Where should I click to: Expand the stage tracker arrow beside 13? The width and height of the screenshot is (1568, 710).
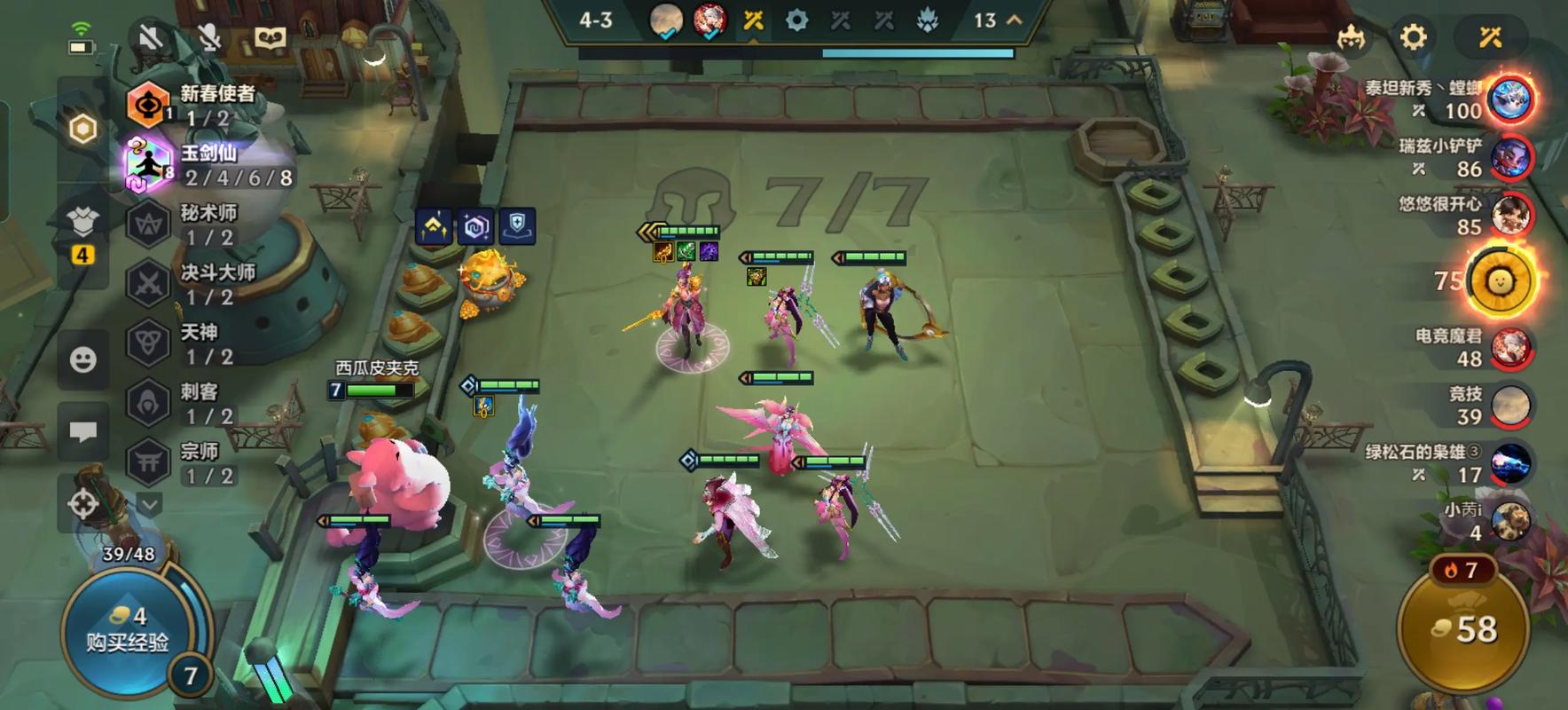click(1015, 20)
